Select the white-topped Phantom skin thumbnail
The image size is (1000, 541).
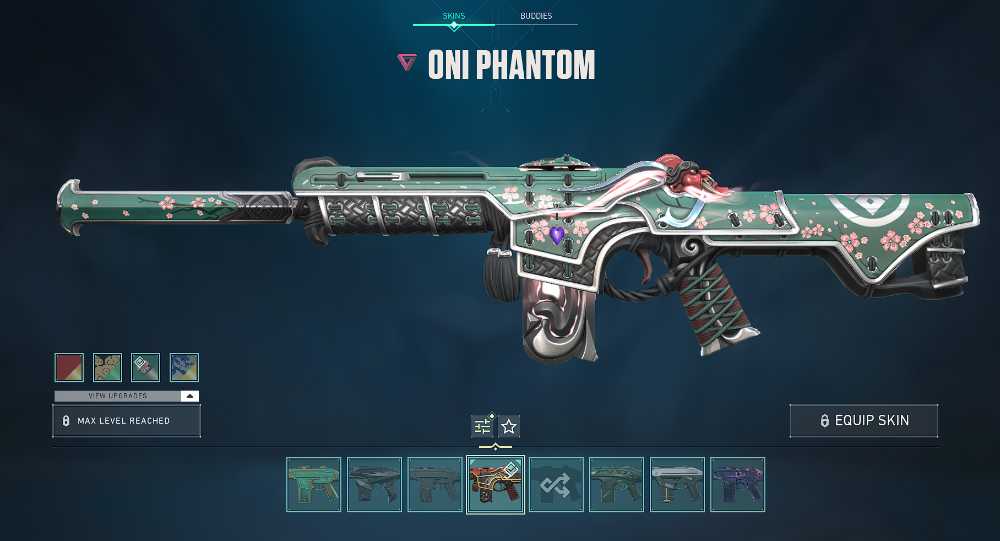[677, 485]
